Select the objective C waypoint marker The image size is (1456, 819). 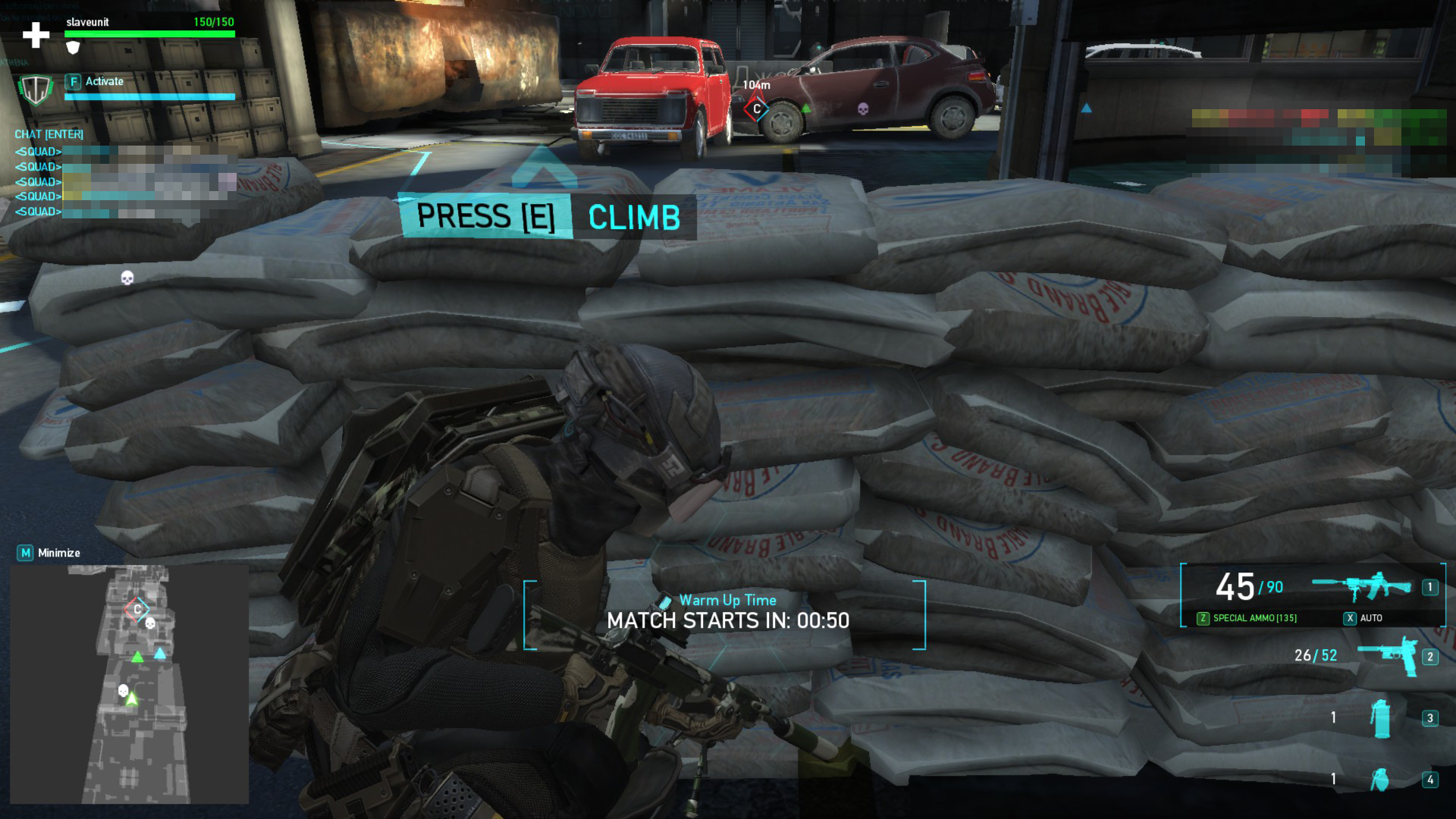click(756, 109)
